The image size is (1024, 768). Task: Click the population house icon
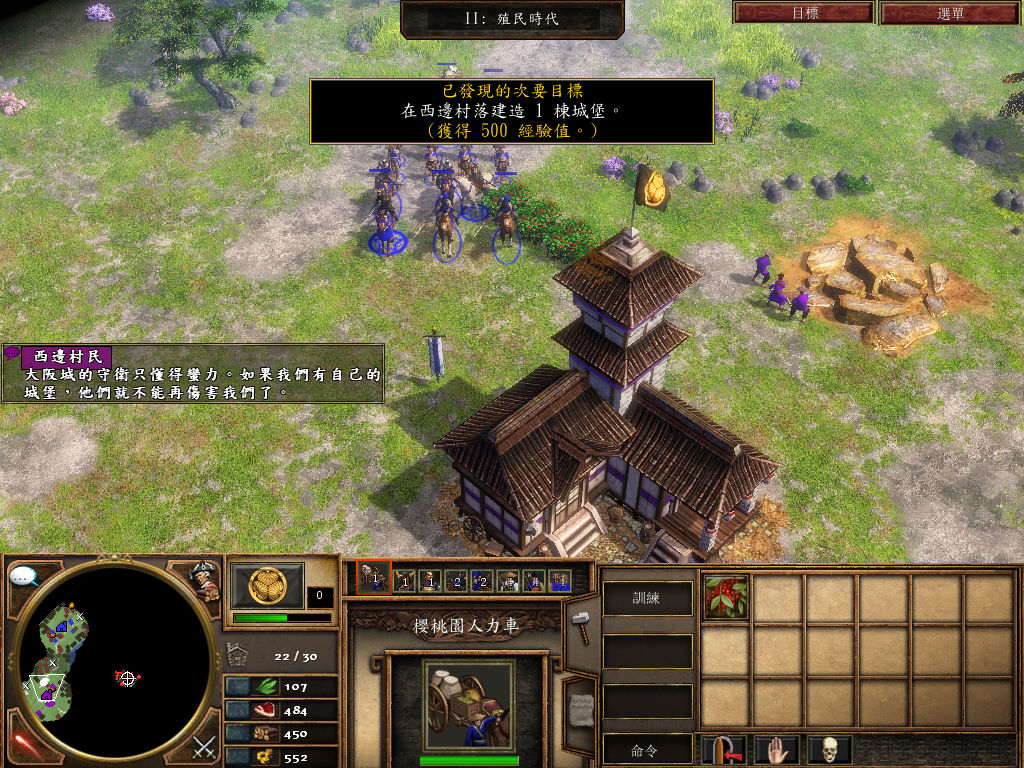237,655
